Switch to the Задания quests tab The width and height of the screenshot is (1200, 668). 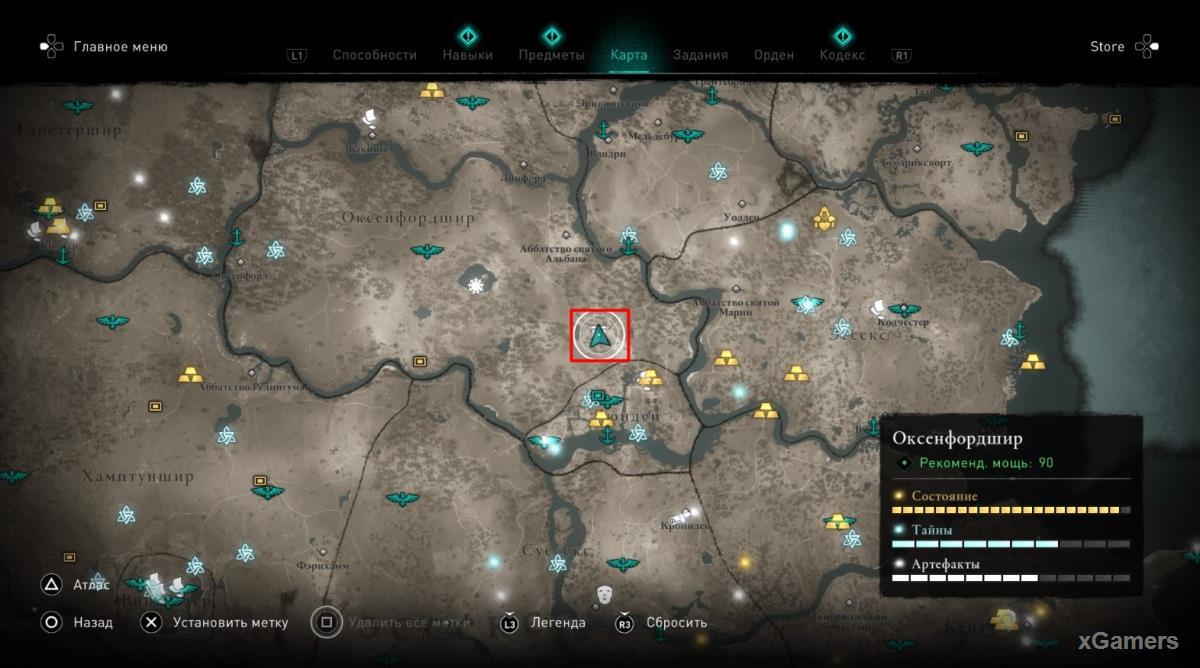[700, 55]
